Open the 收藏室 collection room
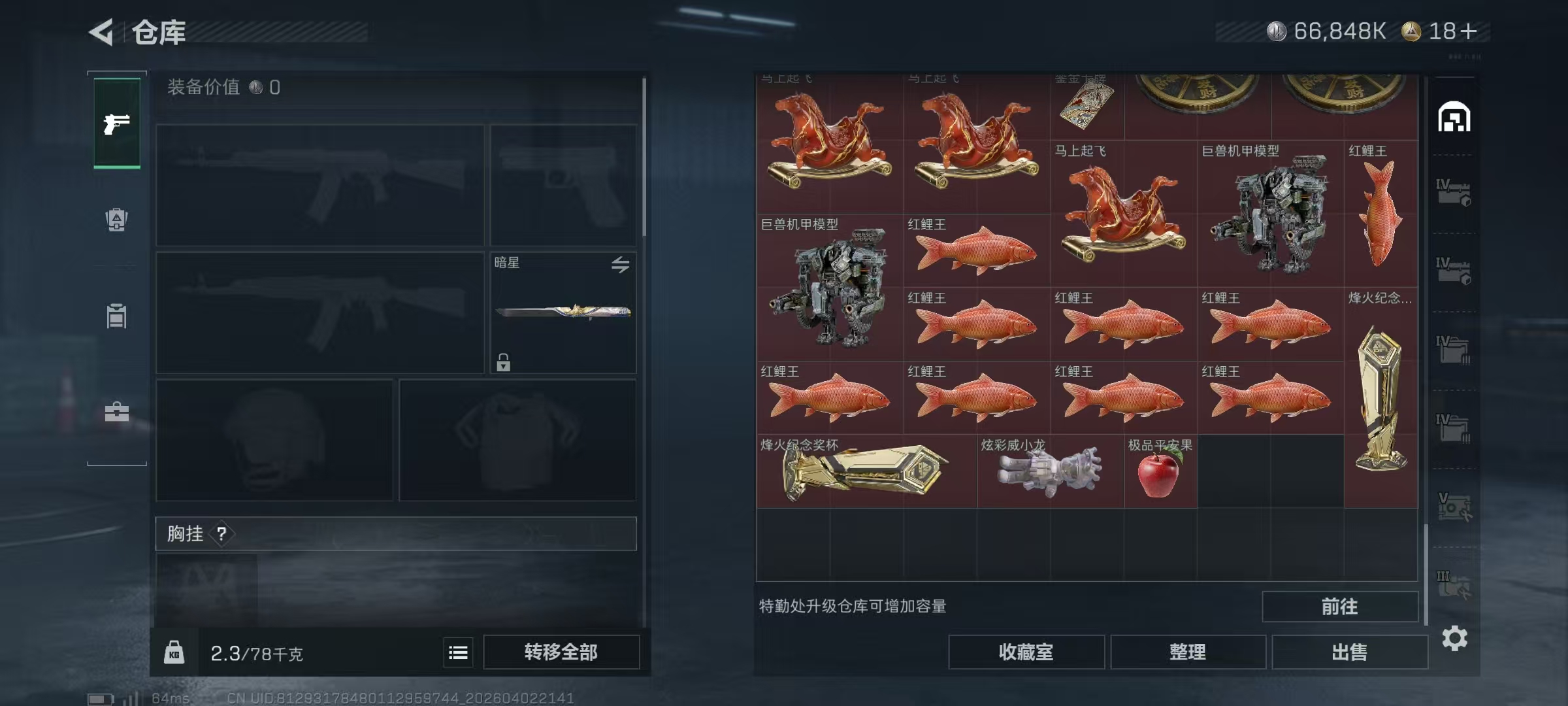 1027,652
